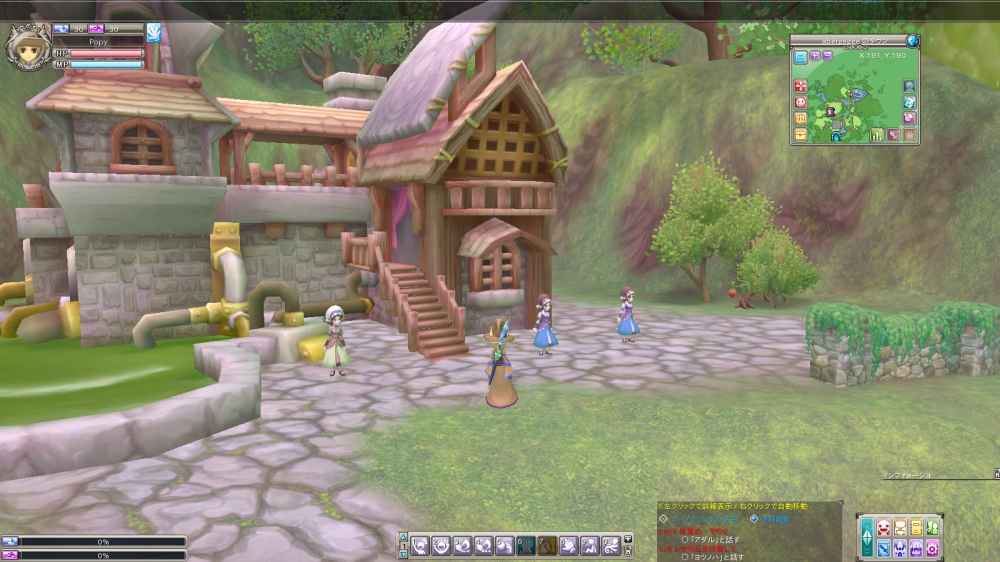Click the red smiley icon on the minimap panel
The image size is (1000, 562).
pyautogui.click(x=801, y=102)
